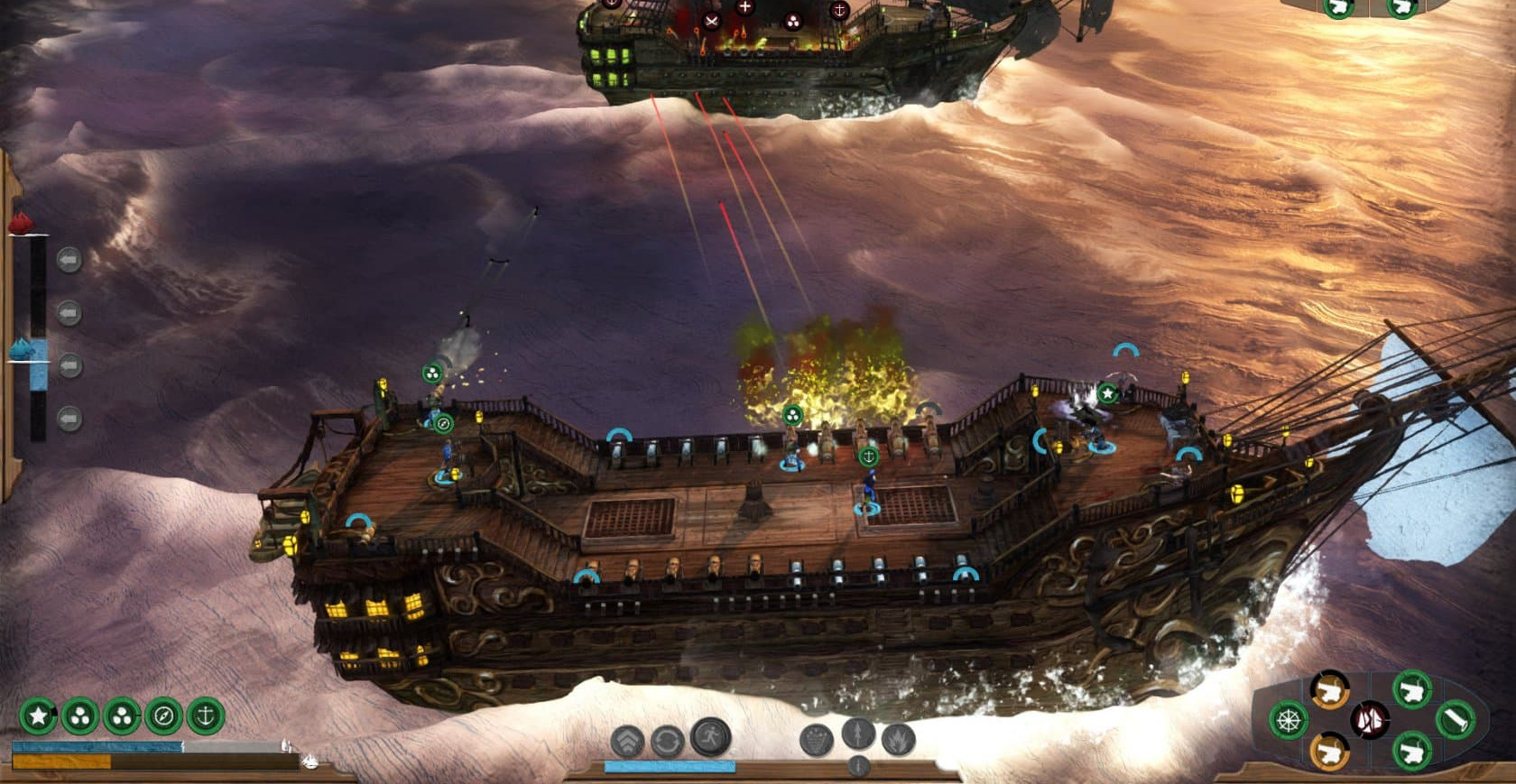Image resolution: width=1516 pixels, height=784 pixels.
Task: Choose the white barrel station icon
Action: 1455,720
